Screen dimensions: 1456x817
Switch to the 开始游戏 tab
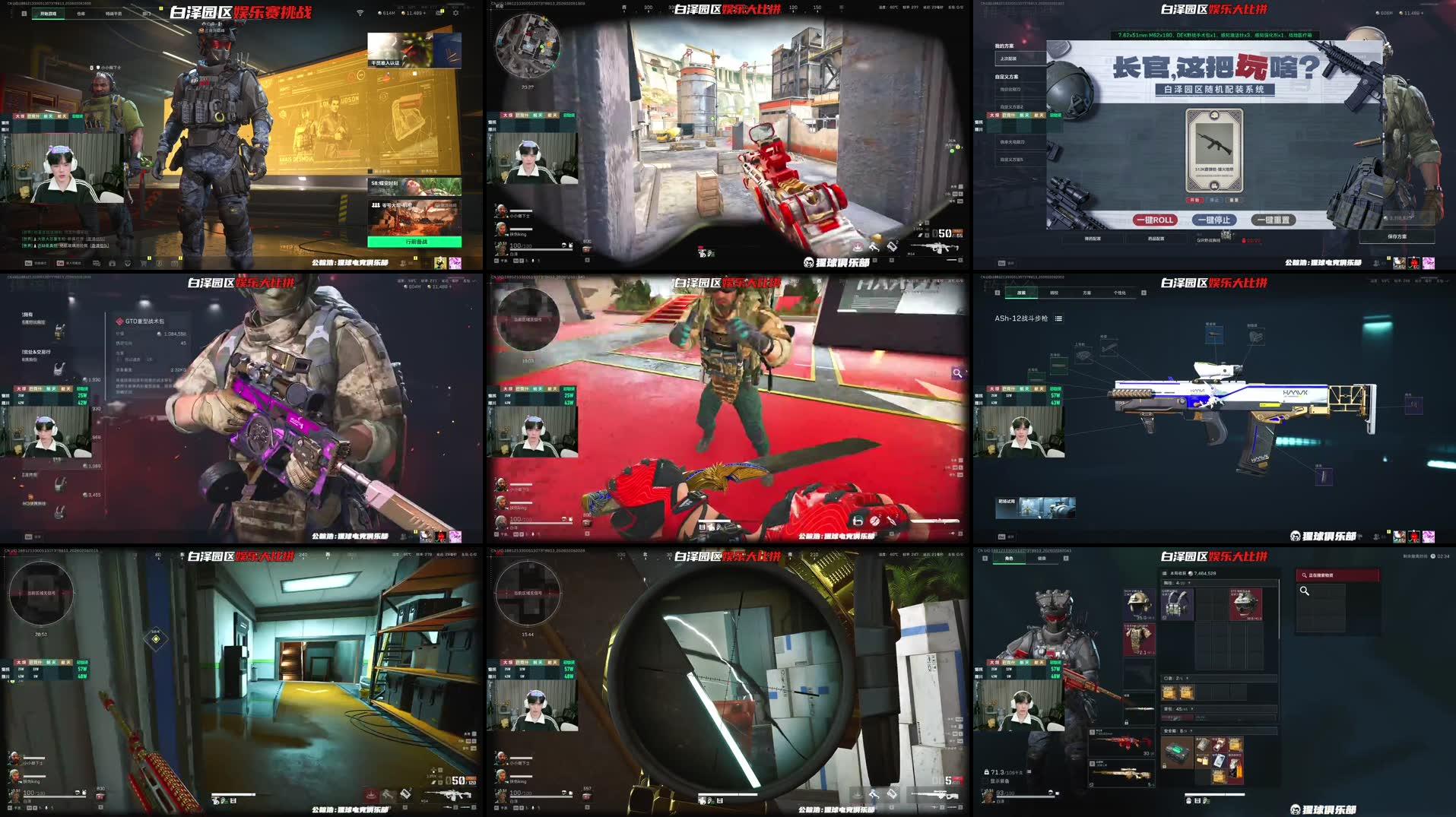click(47, 14)
